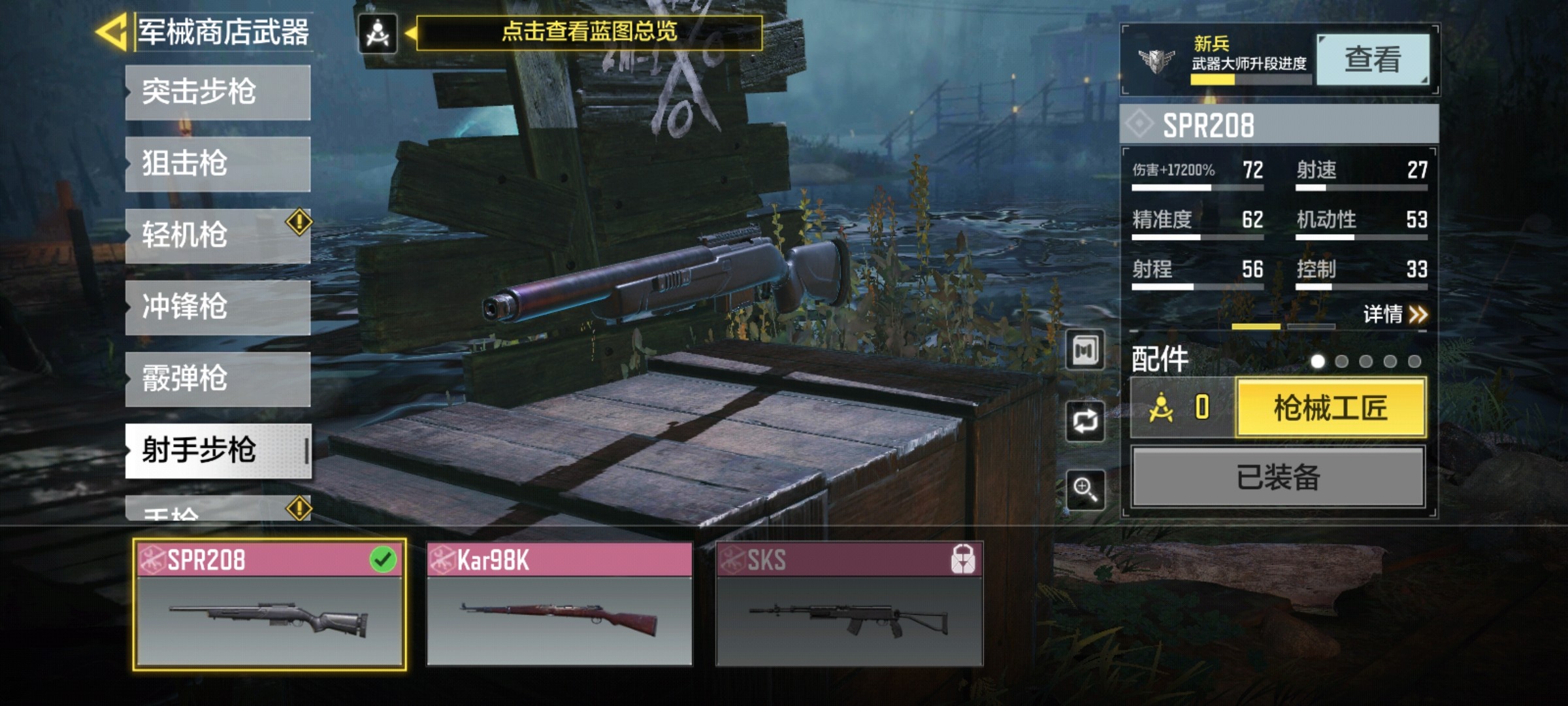Choose the 冲锋枪 category tab
Screen dimensions: 1568x706
pyautogui.click(x=218, y=307)
